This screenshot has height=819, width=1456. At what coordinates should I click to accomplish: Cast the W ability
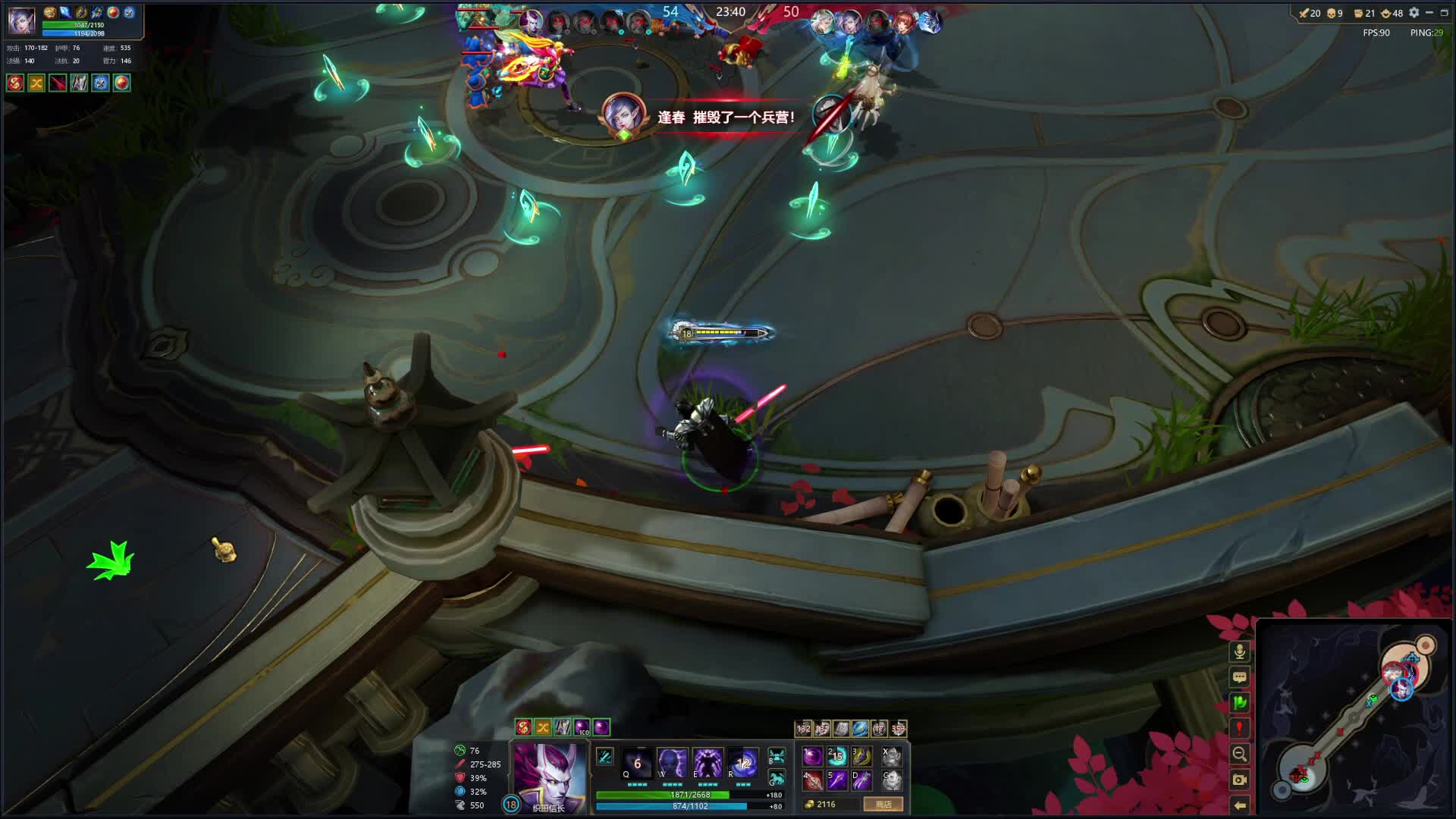pyautogui.click(x=672, y=762)
